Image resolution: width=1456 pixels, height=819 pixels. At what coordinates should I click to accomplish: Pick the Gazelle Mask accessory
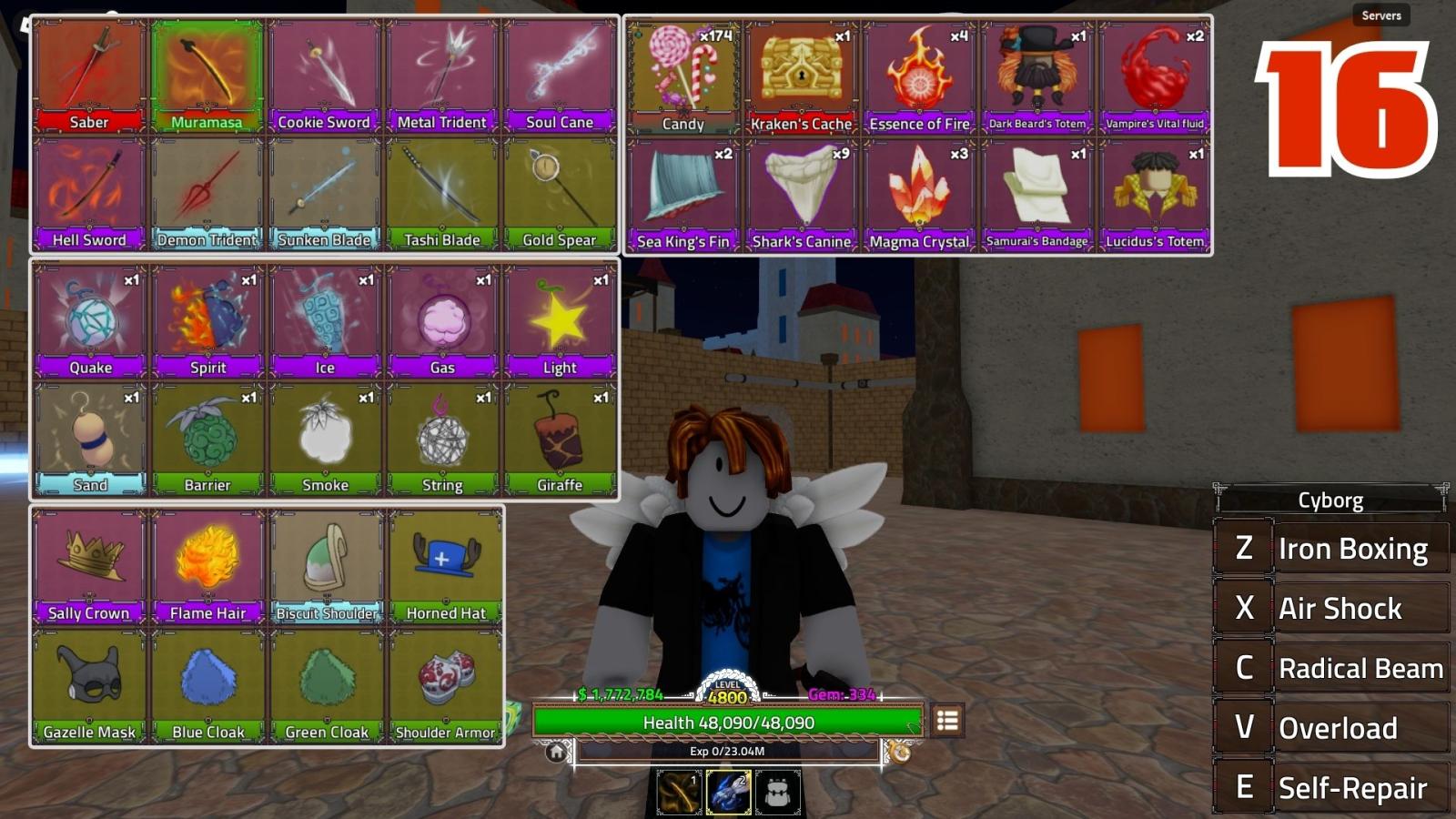click(89, 685)
